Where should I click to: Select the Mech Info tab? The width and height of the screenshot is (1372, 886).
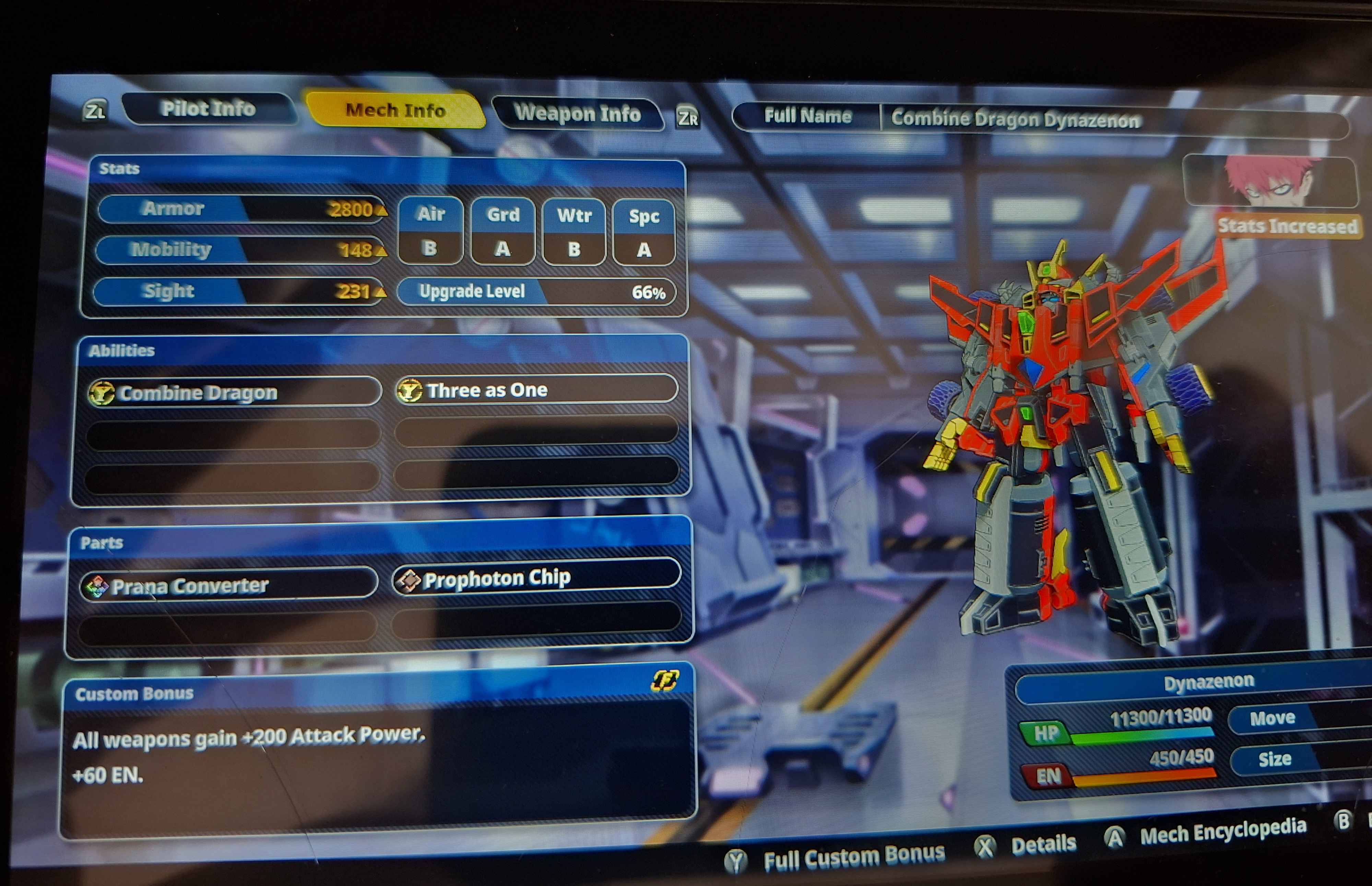tap(395, 110)
